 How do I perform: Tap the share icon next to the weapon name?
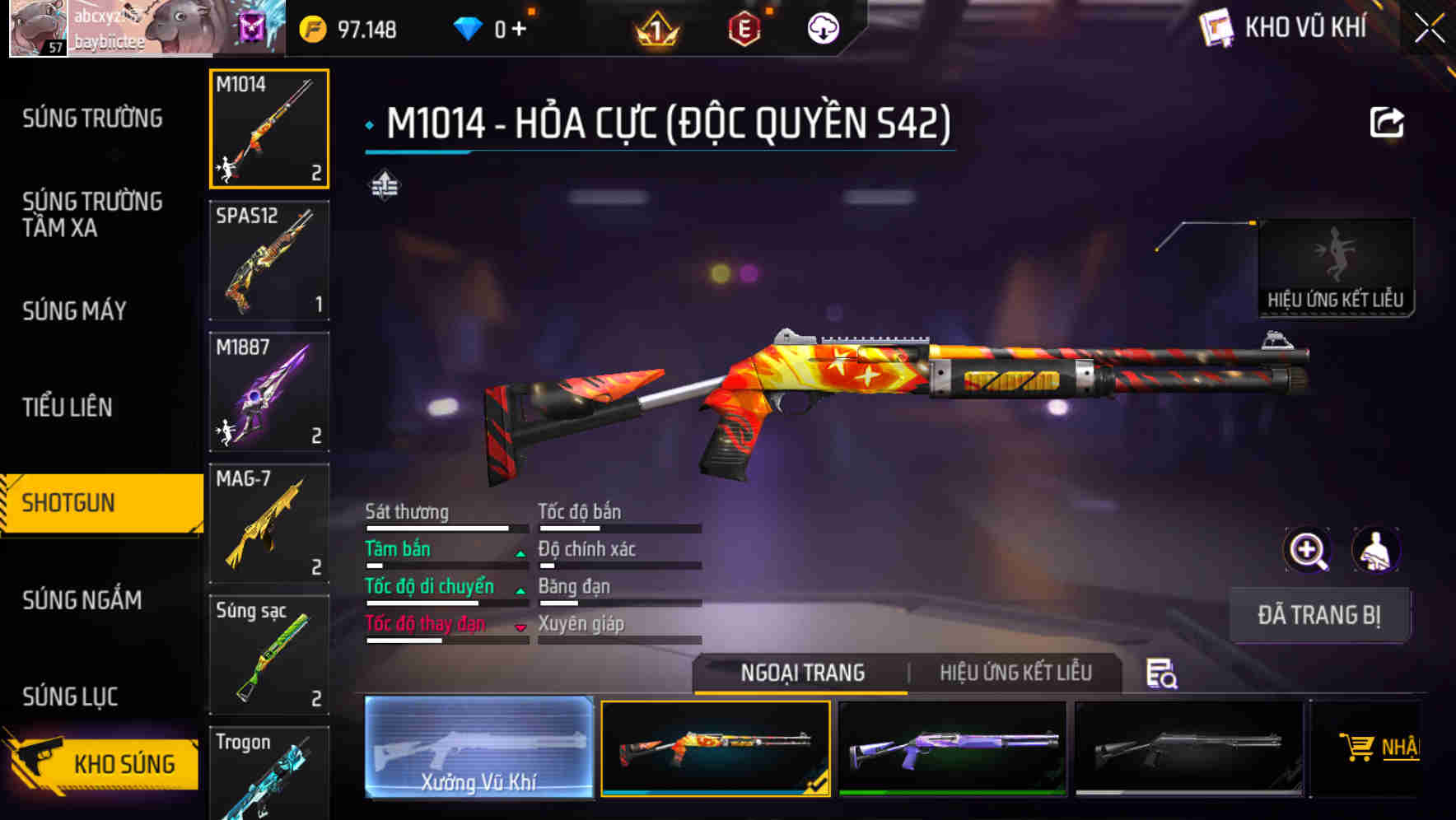point(1388,122)
